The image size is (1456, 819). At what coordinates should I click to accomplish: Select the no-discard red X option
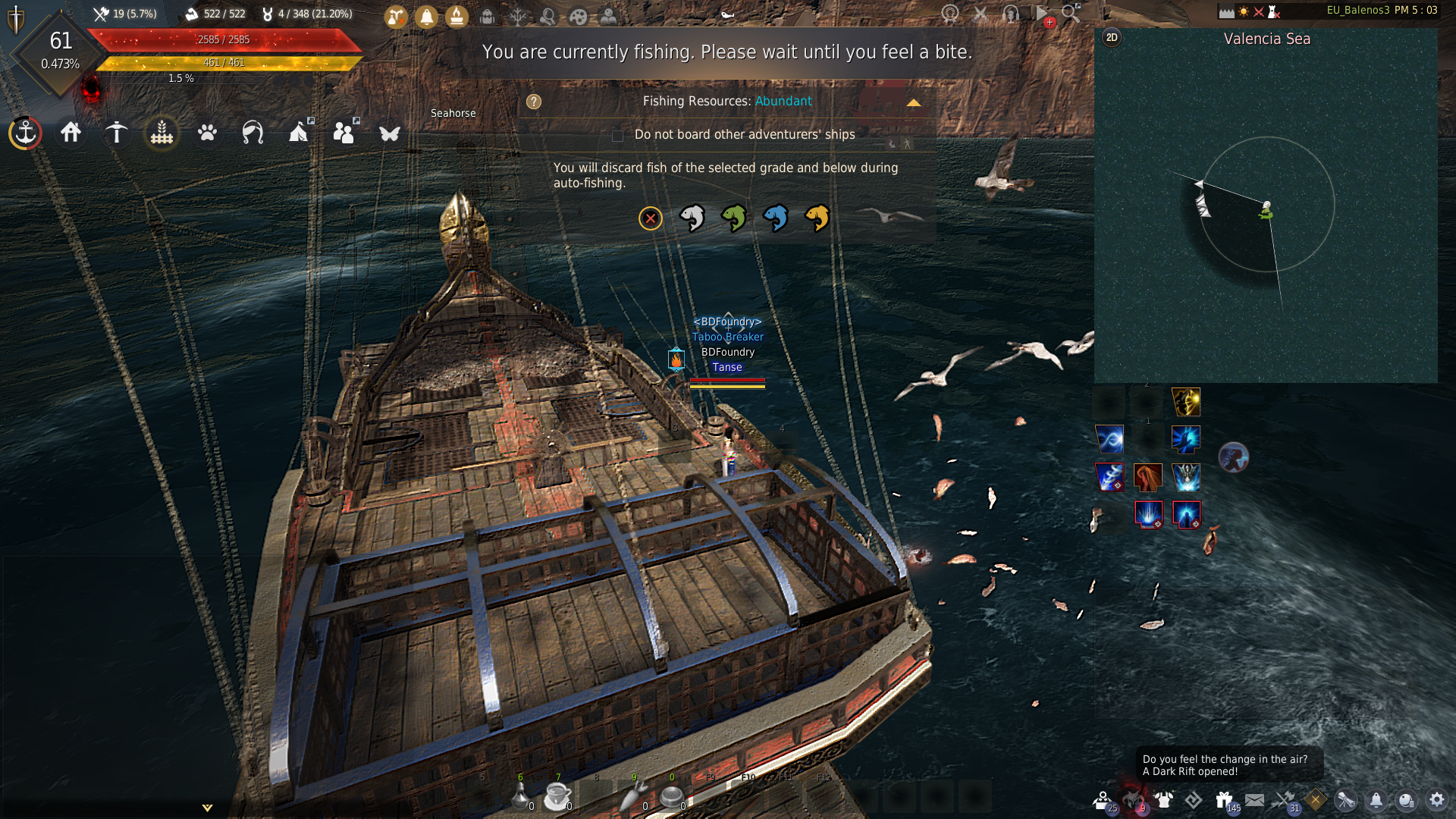(650, 219)
